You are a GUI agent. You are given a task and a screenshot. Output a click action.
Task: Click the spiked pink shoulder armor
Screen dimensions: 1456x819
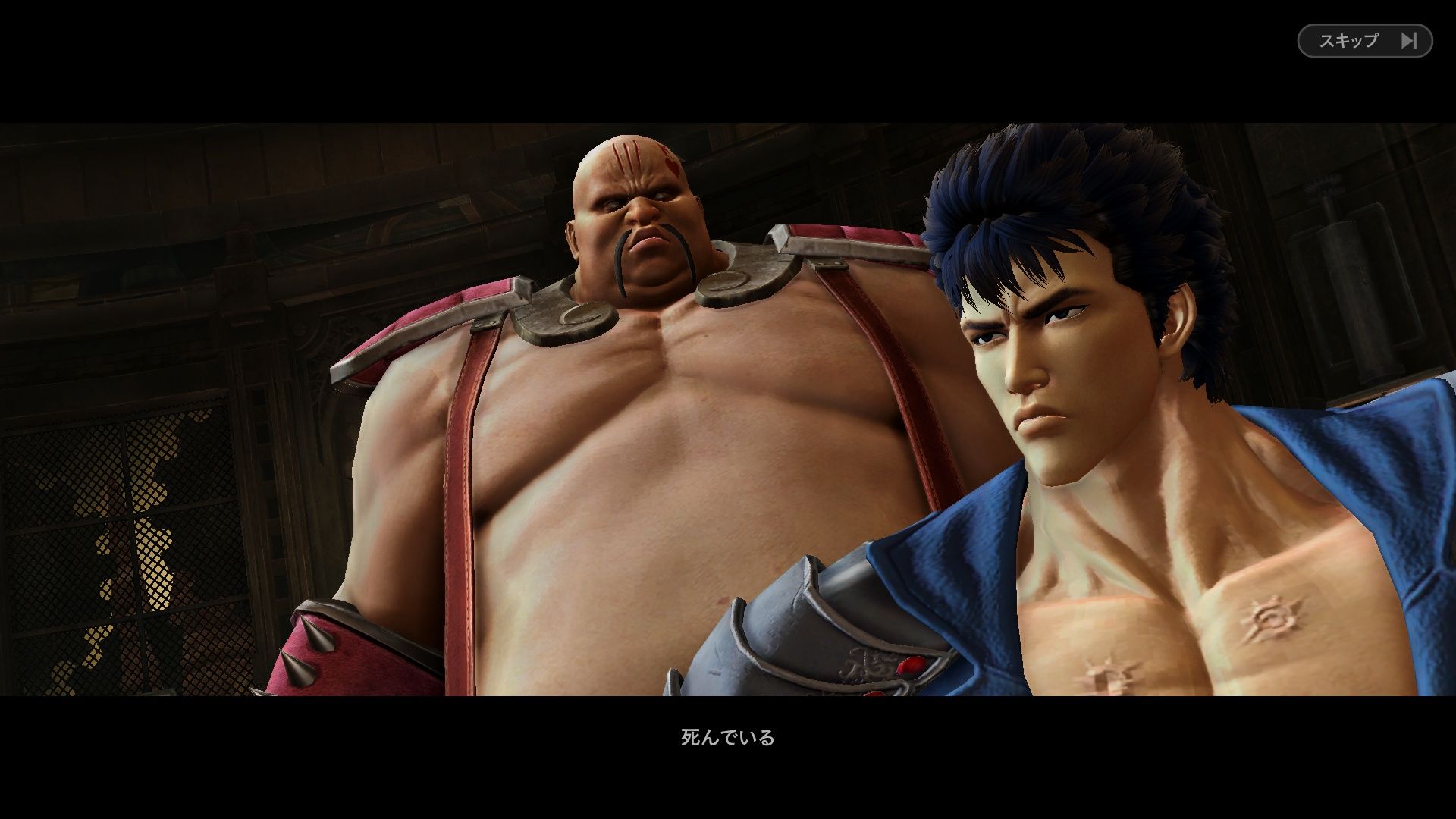click(318, 652)
